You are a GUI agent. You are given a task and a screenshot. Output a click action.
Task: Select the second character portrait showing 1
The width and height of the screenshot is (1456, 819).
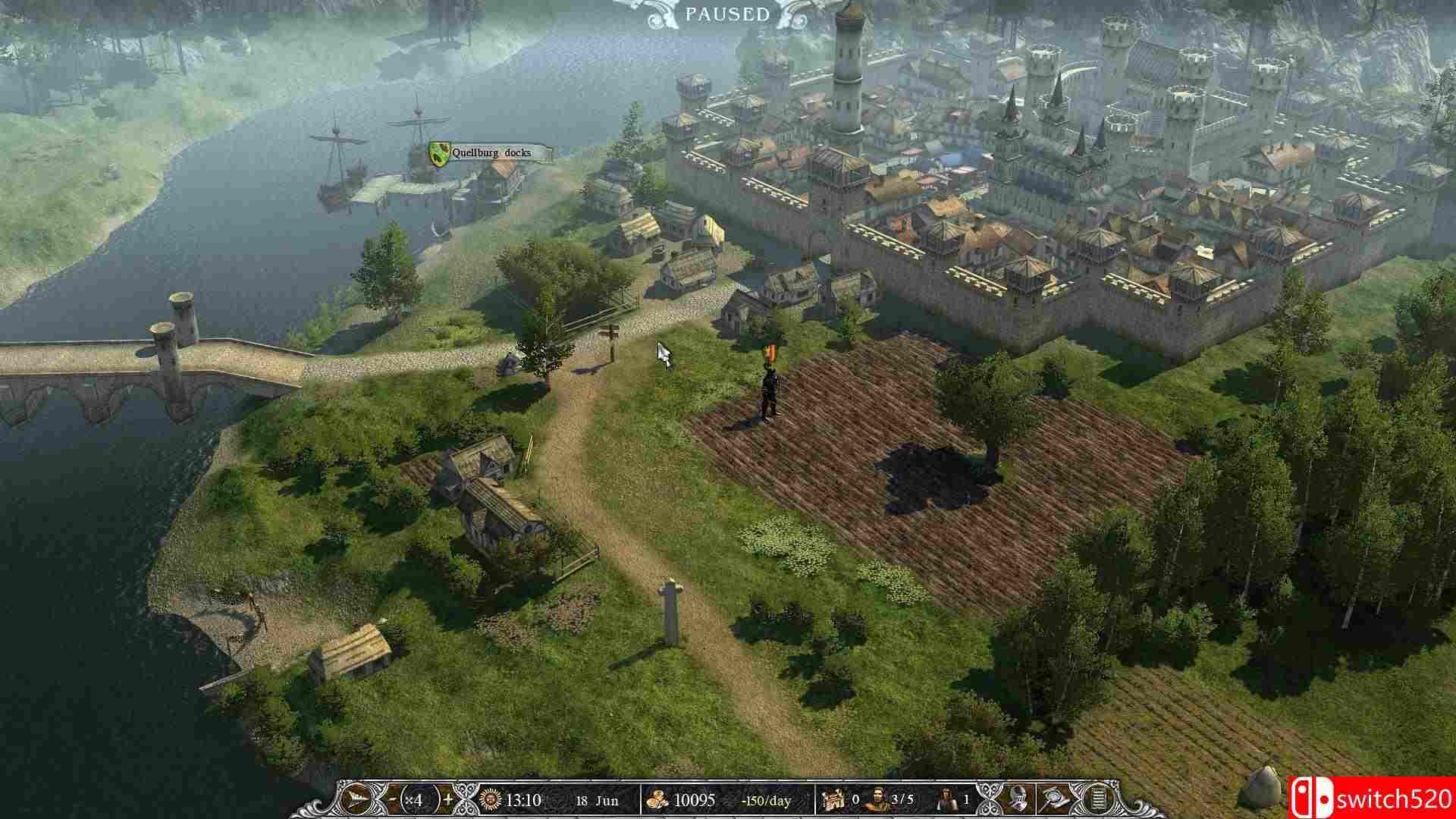pyautogui.click(x=946, y=799)
